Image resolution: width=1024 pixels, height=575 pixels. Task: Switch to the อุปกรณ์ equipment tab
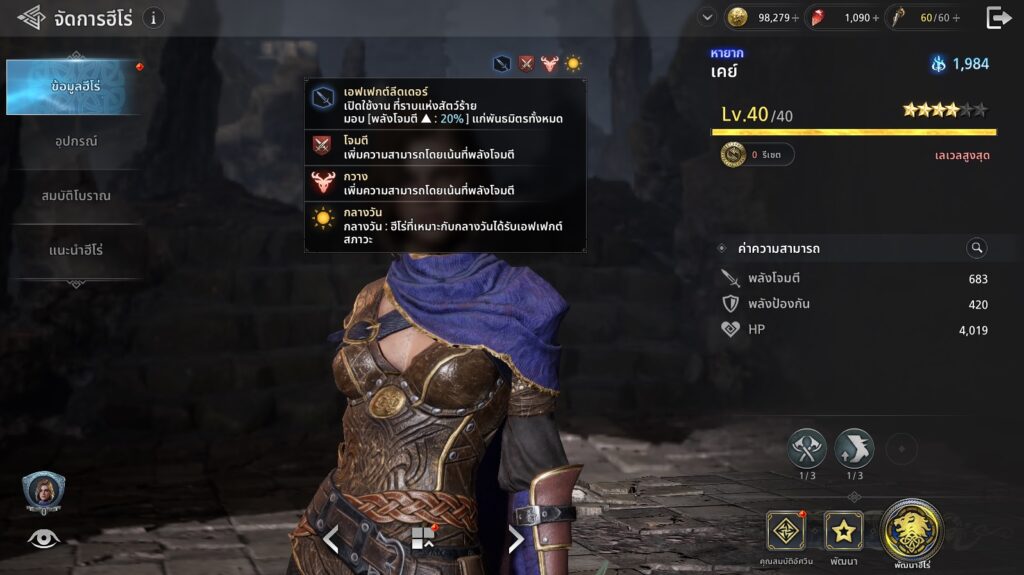(76, 141)
